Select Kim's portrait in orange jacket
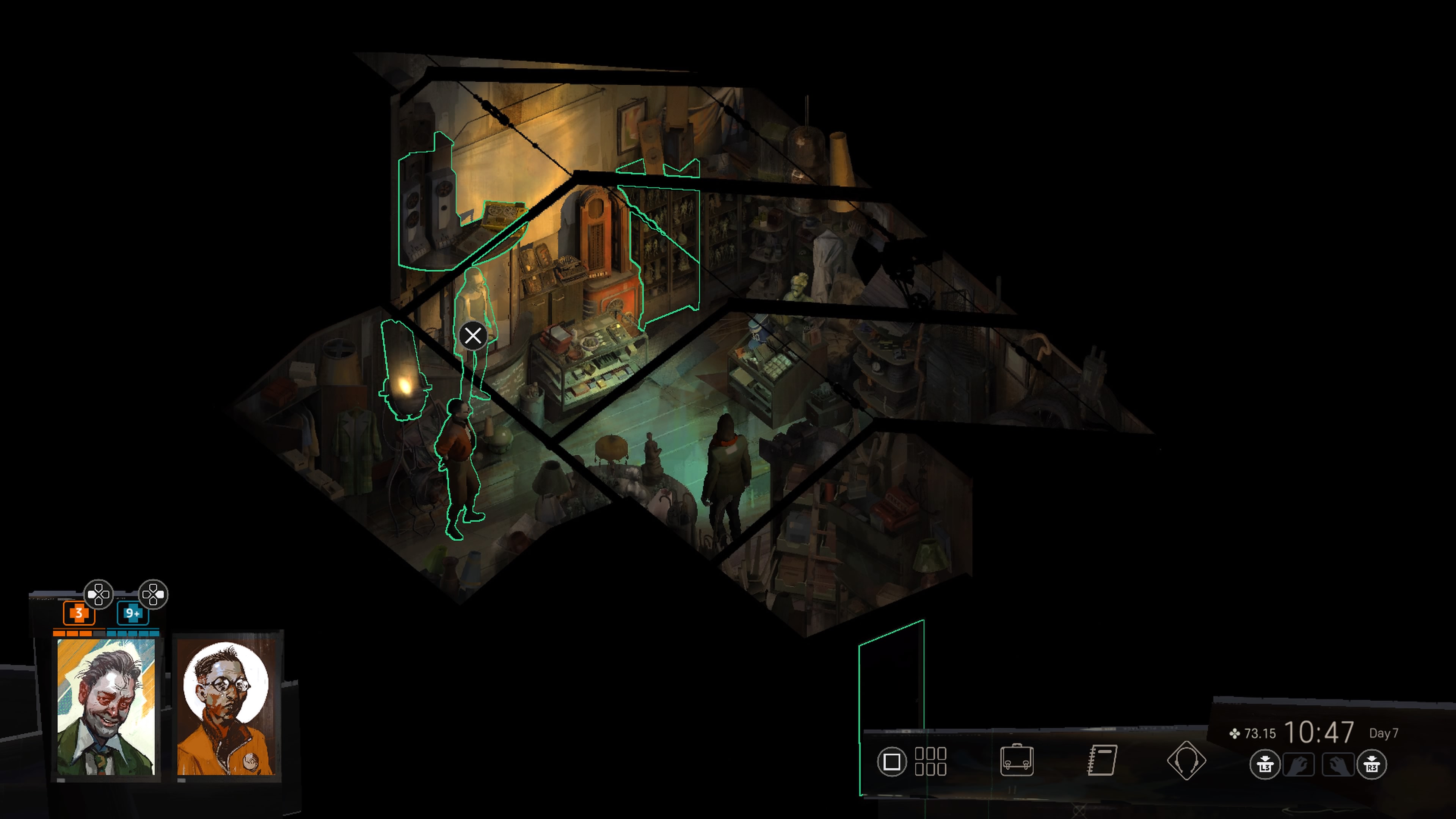The width and height of the screenshot is (1456, 819). click(226, 707)
